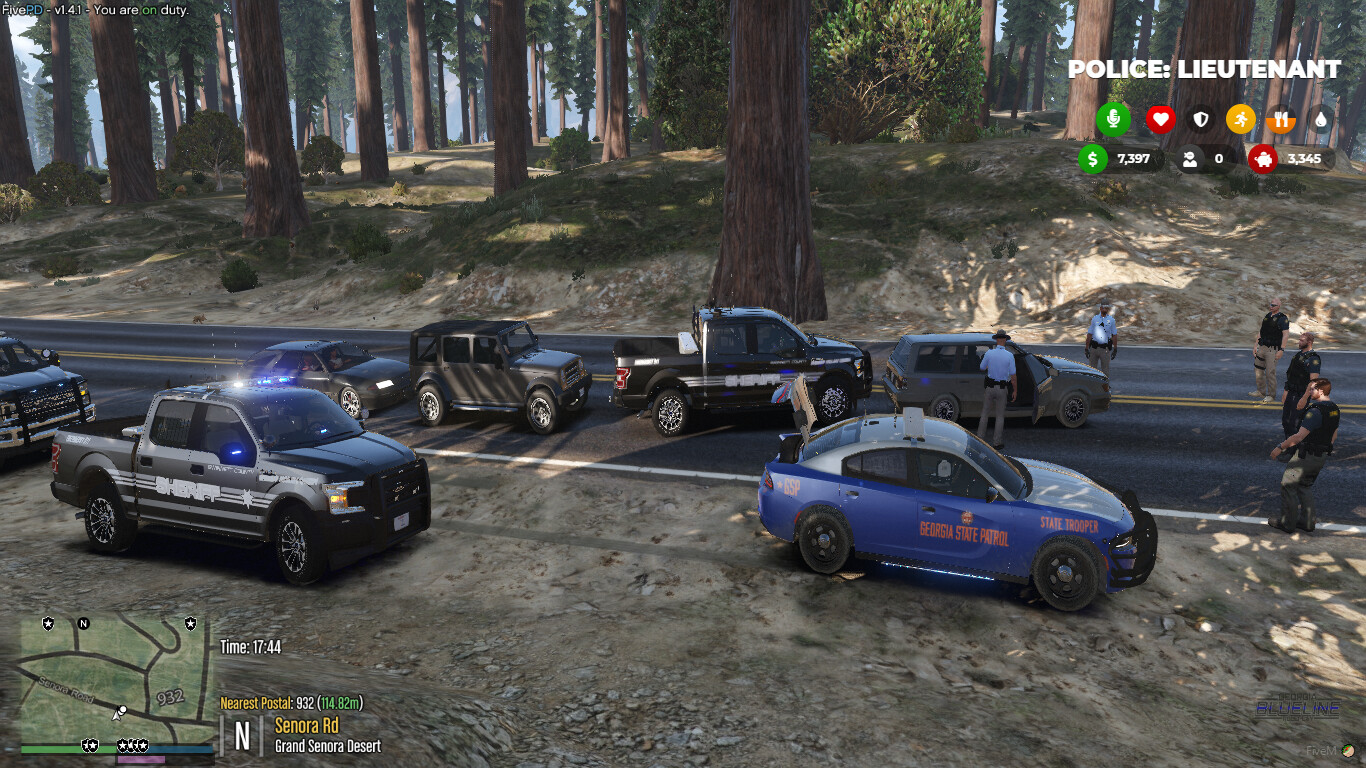Viewport: 1366px width, 768px height.
Task: Click the society member count person icon
Action: point(1189,159)
